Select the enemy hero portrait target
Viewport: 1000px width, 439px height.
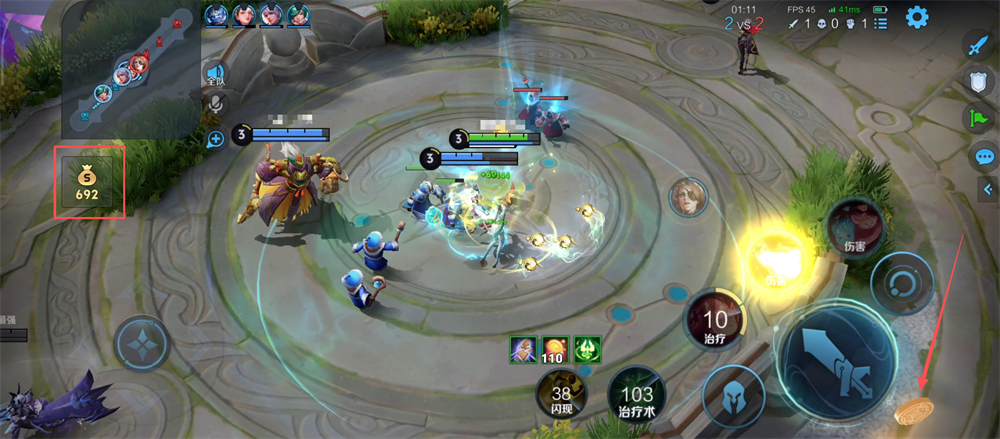tap(689, 195)
